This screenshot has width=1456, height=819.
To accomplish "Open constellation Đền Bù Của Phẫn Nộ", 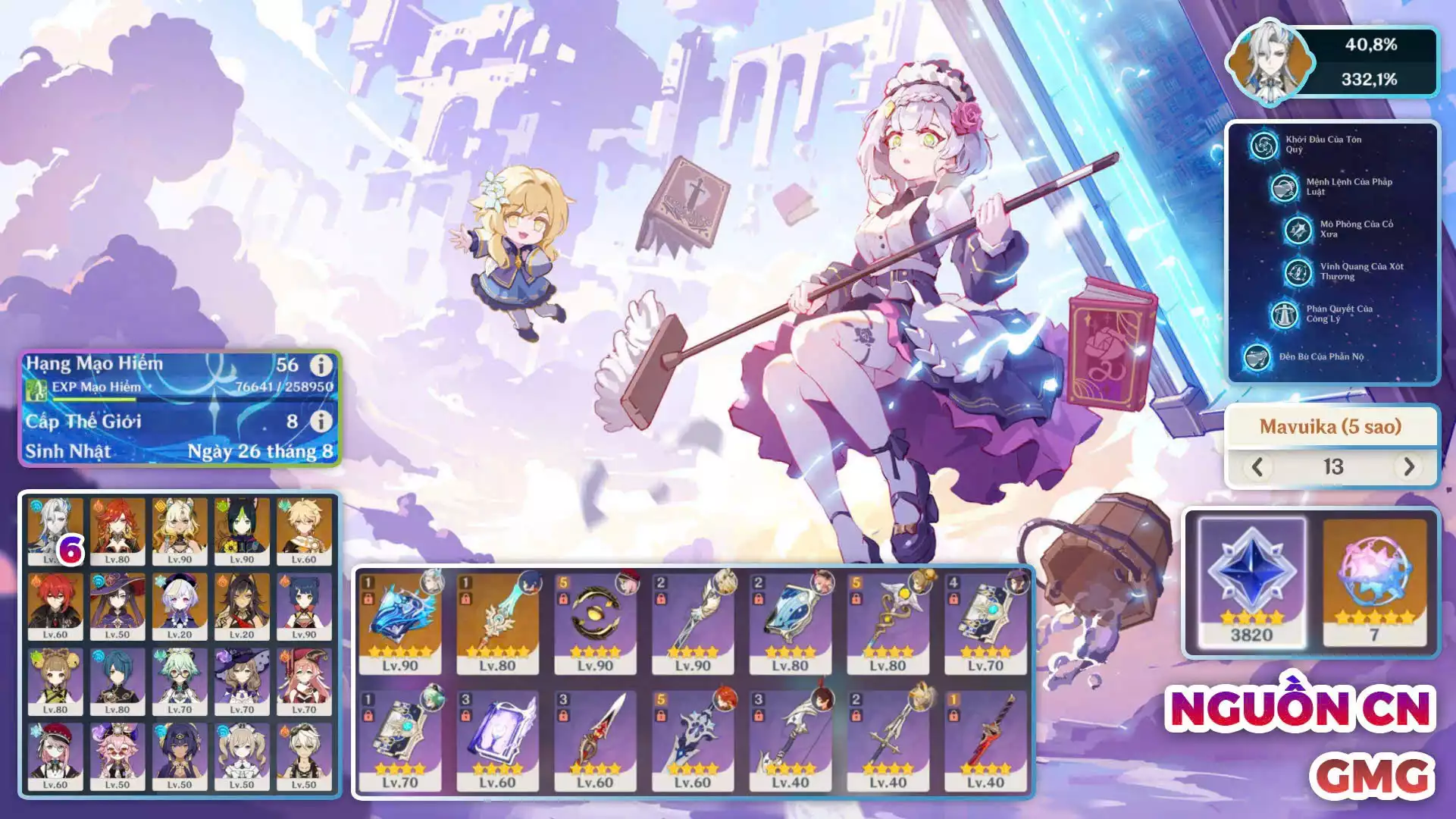I will (1257, 356).
